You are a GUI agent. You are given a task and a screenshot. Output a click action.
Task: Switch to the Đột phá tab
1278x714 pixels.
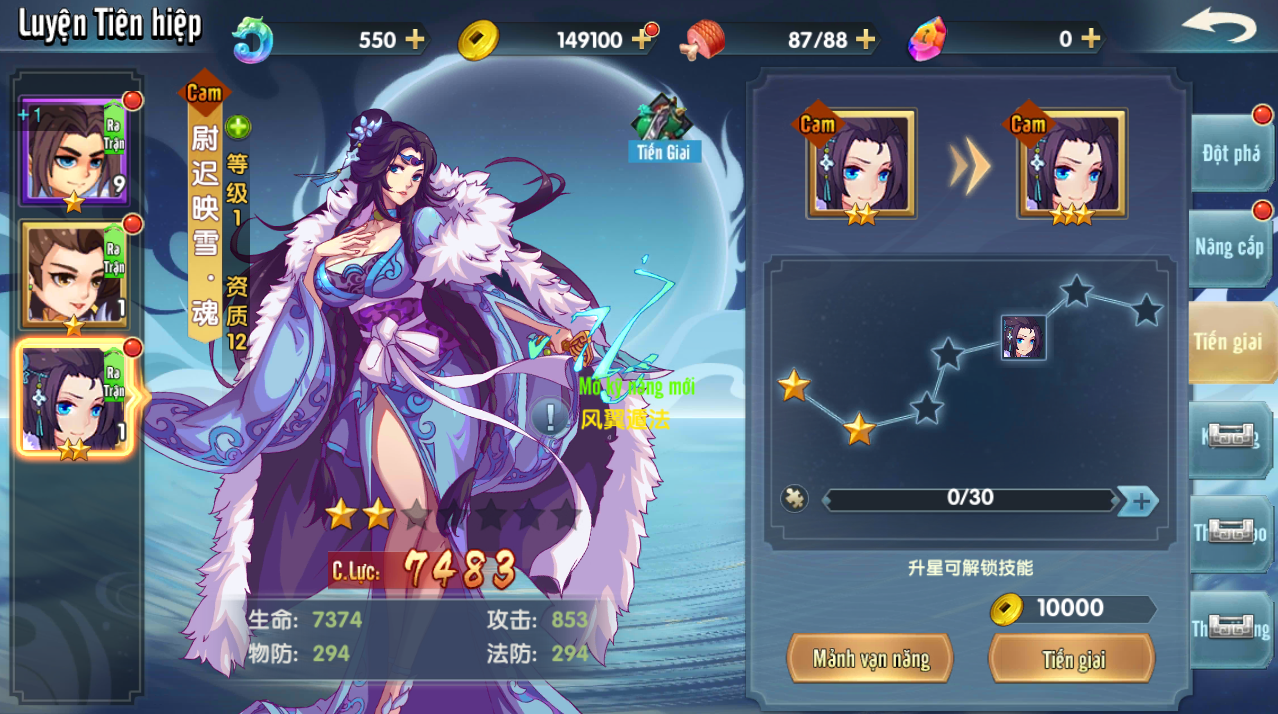click(x=1230, y=154)
